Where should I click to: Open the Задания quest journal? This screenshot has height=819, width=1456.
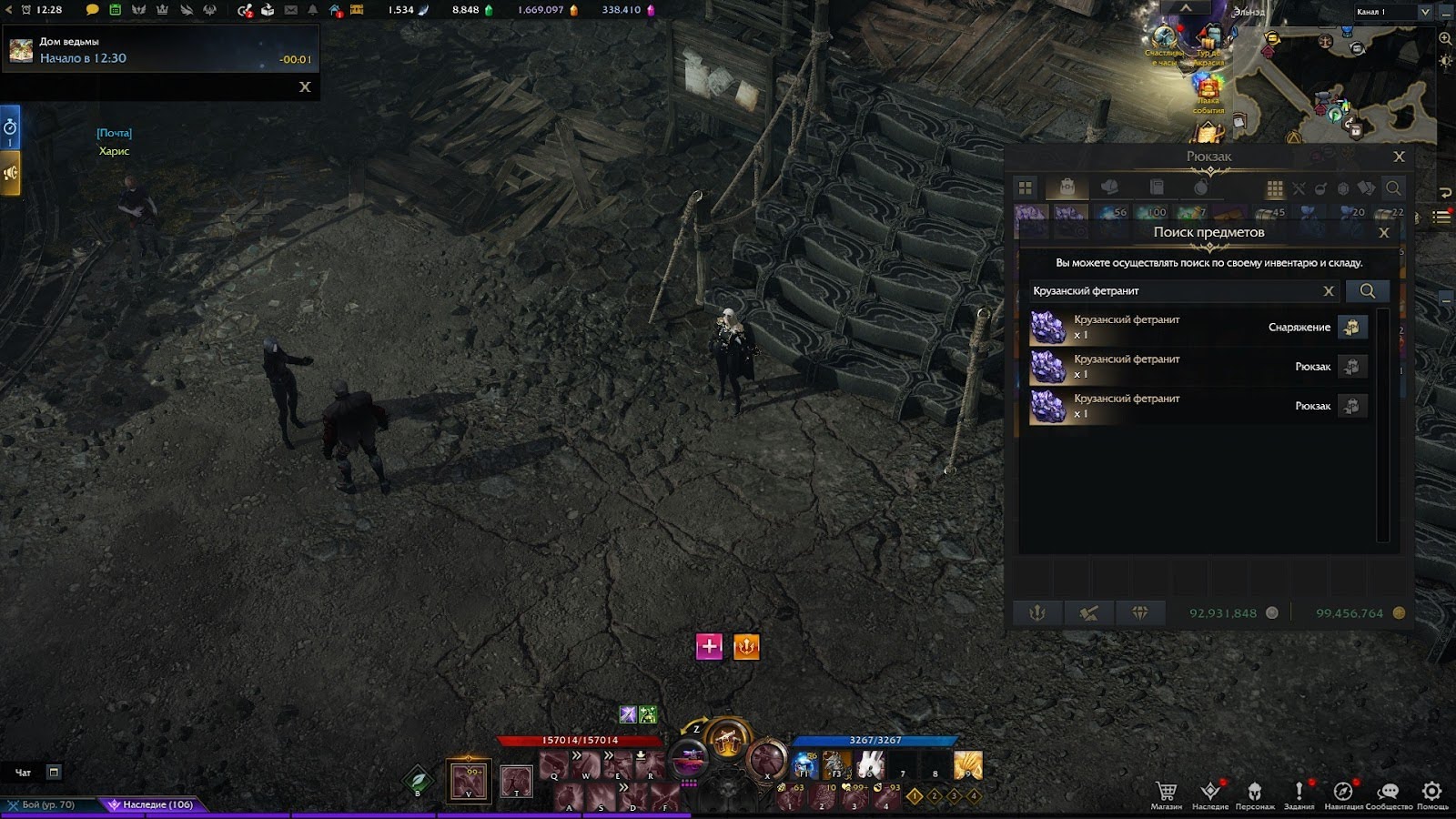click(1299, 794)
